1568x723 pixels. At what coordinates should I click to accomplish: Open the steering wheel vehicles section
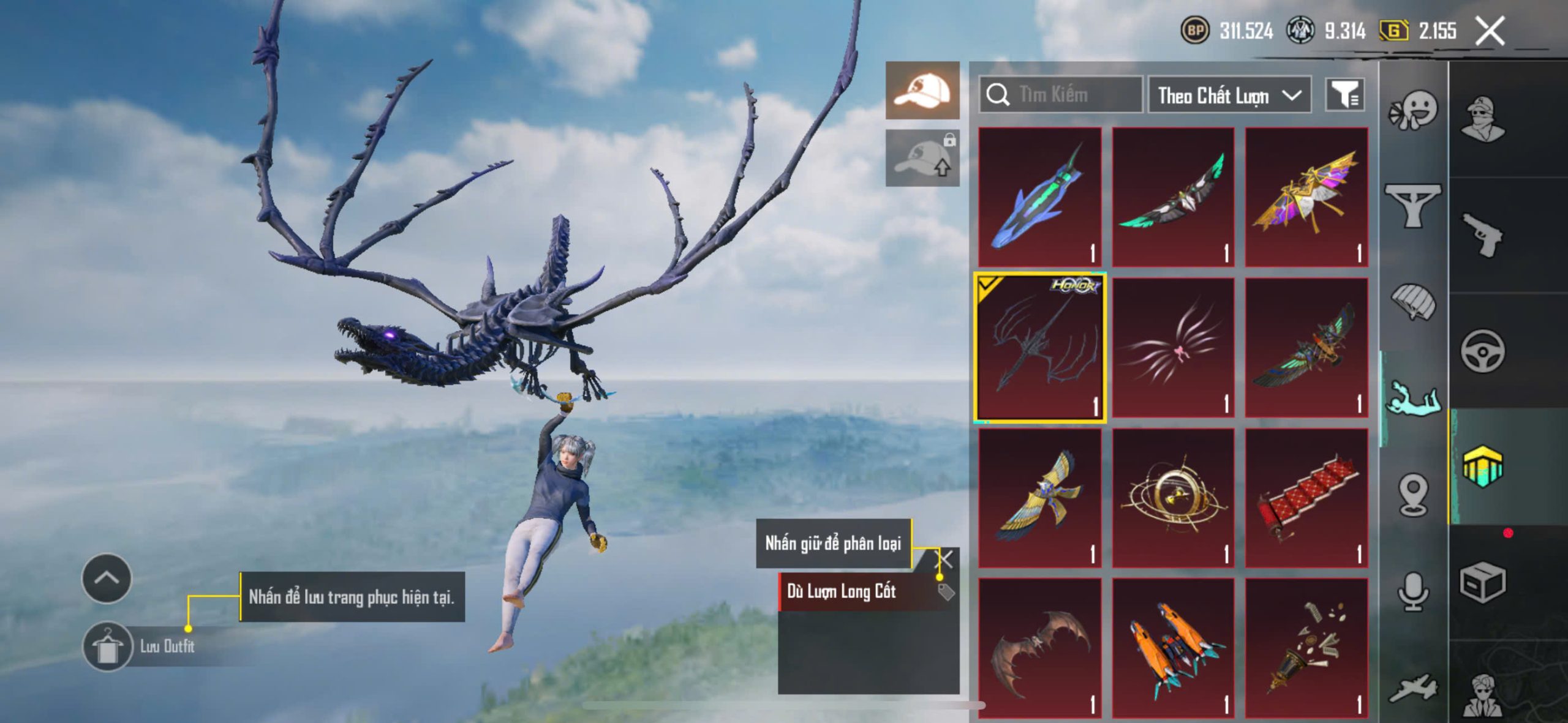pos(1482,351)
